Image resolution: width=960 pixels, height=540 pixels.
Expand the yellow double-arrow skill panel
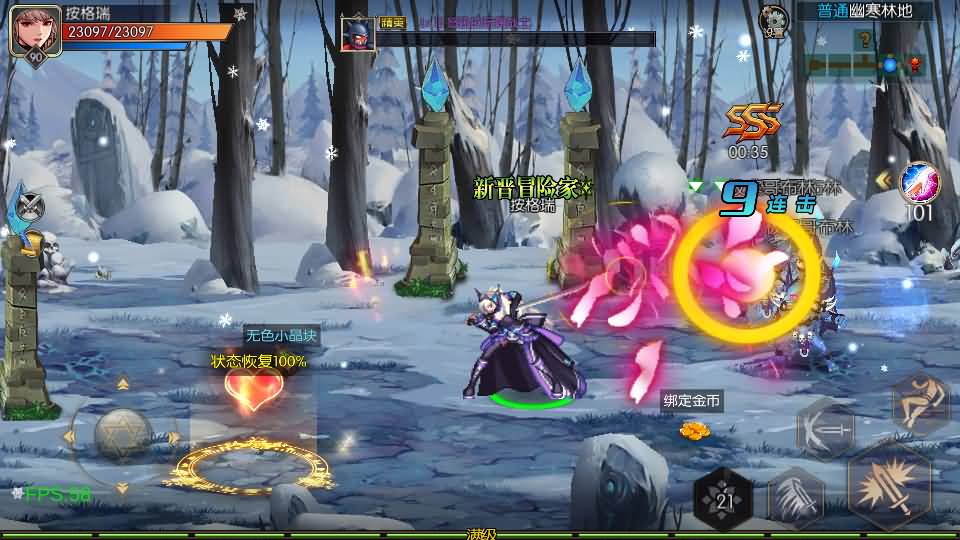point(883,180)
